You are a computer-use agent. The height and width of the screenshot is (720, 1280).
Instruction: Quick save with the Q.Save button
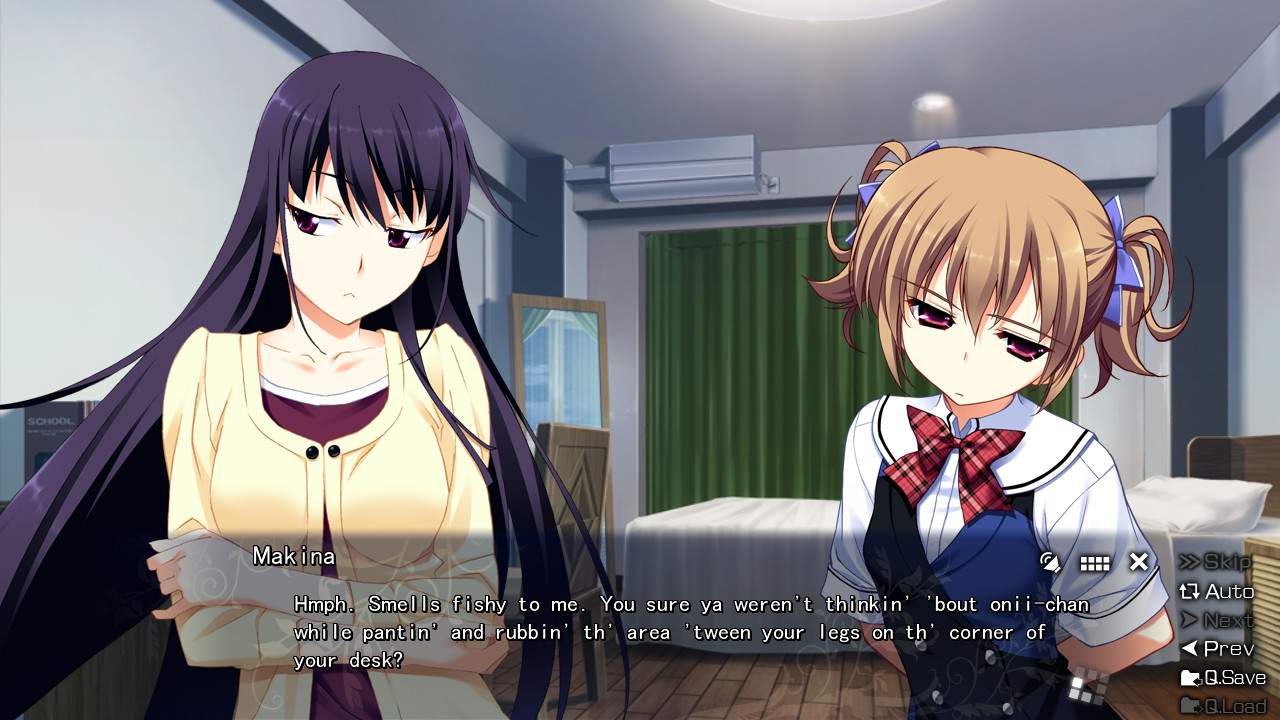pyautogui.click(x=1223, y=678)
